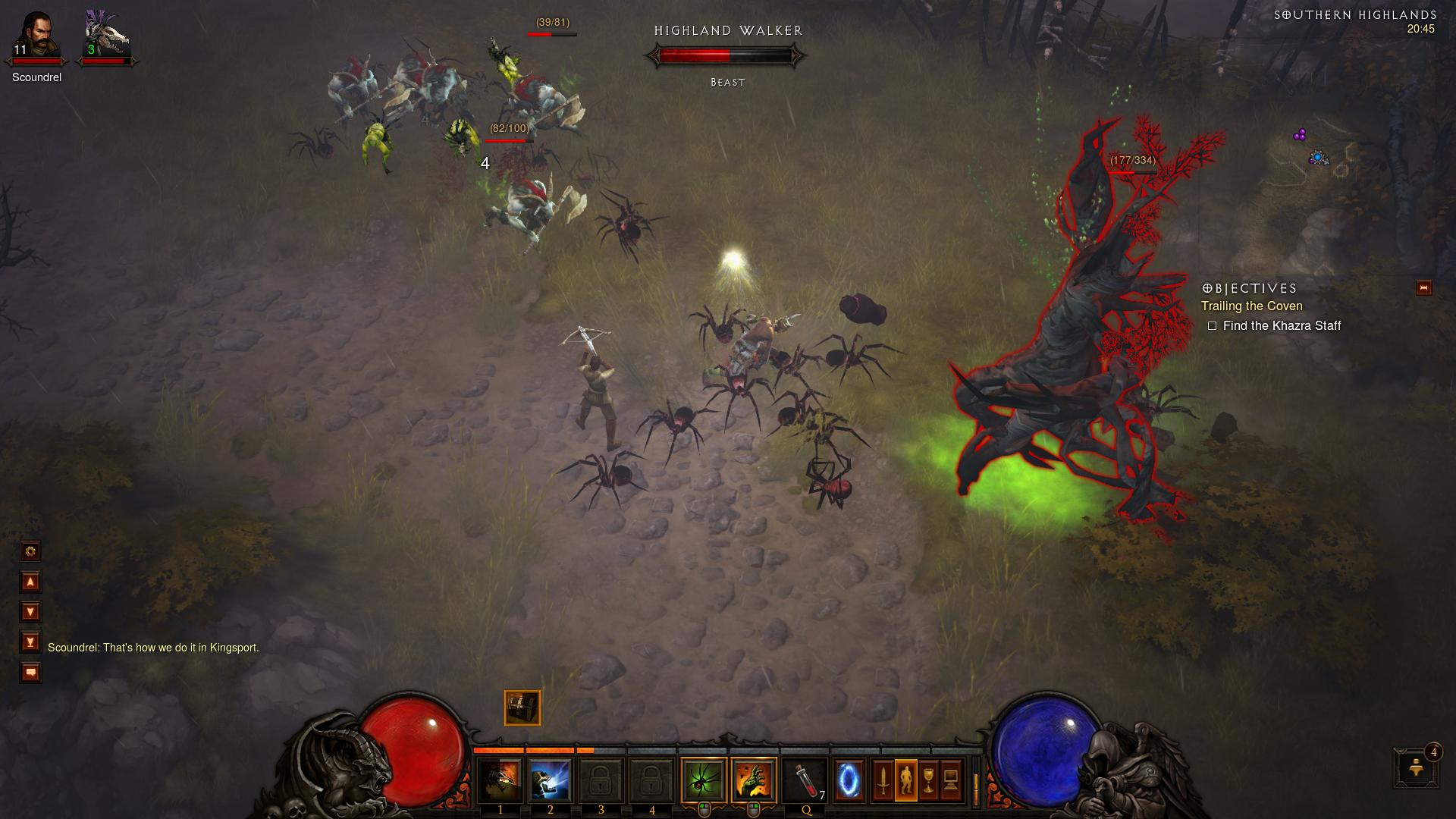Select the Trailing the Coven quest
This screenshot has width=1456, height=819.
(1251, 306)
